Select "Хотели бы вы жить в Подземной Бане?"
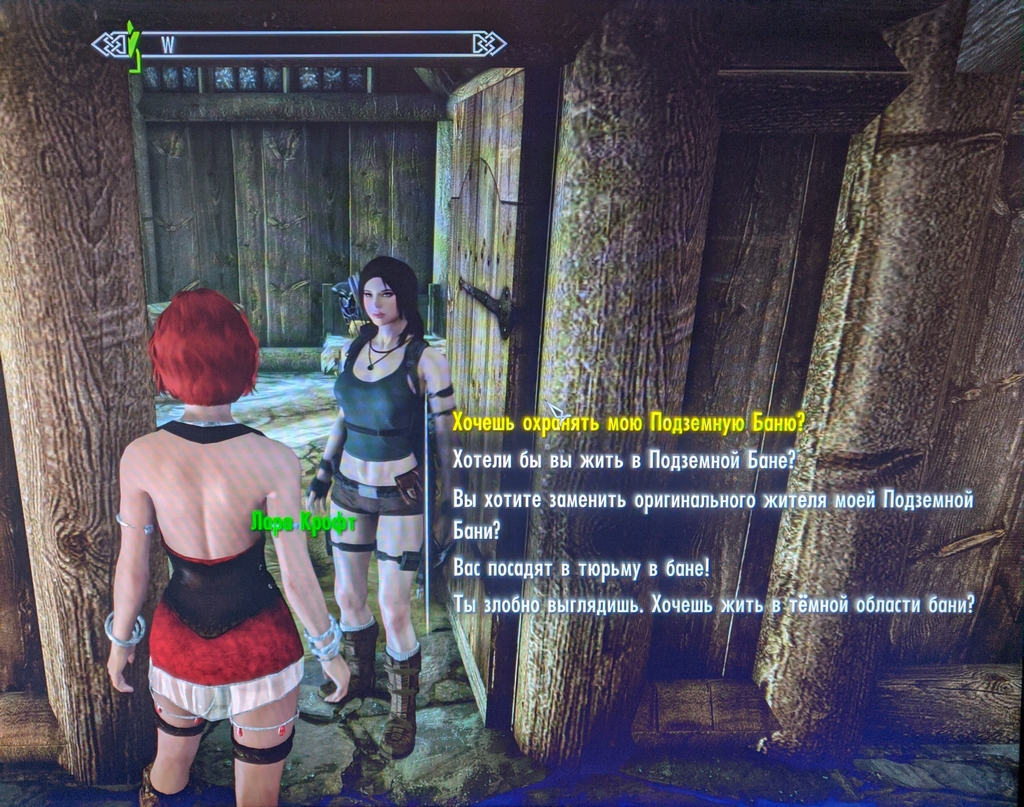1024x807 pixels. [x=624, y=460]
